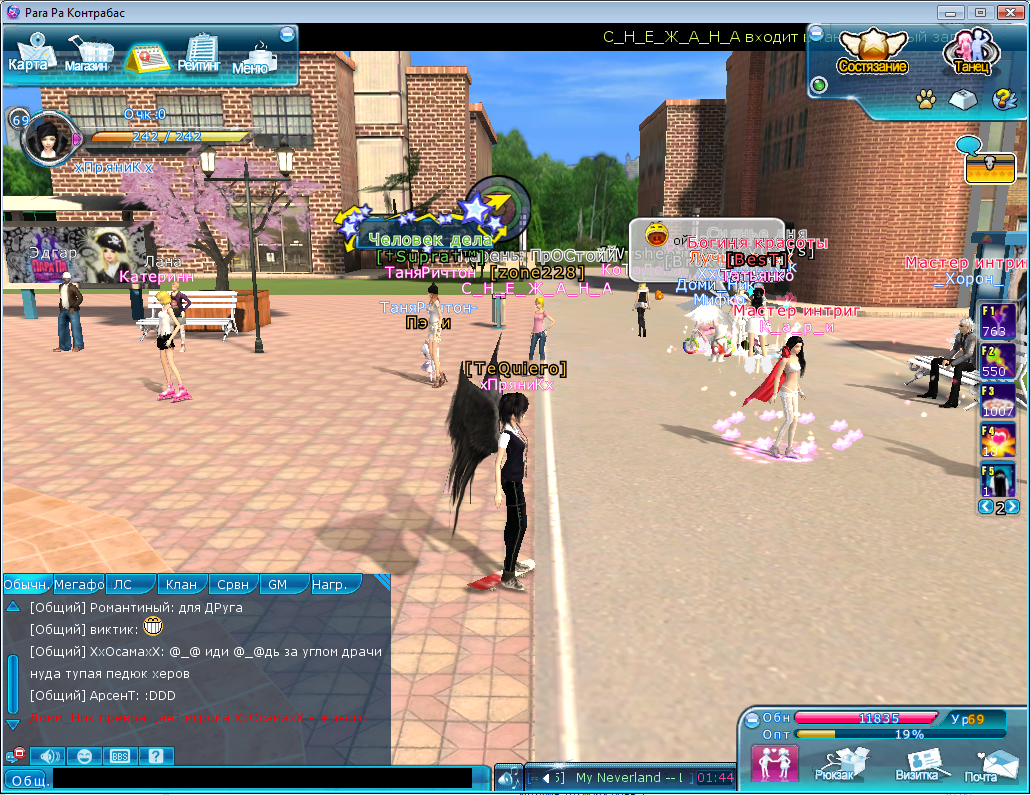
Task: Click the chat text input field
Action: (262, 777)
